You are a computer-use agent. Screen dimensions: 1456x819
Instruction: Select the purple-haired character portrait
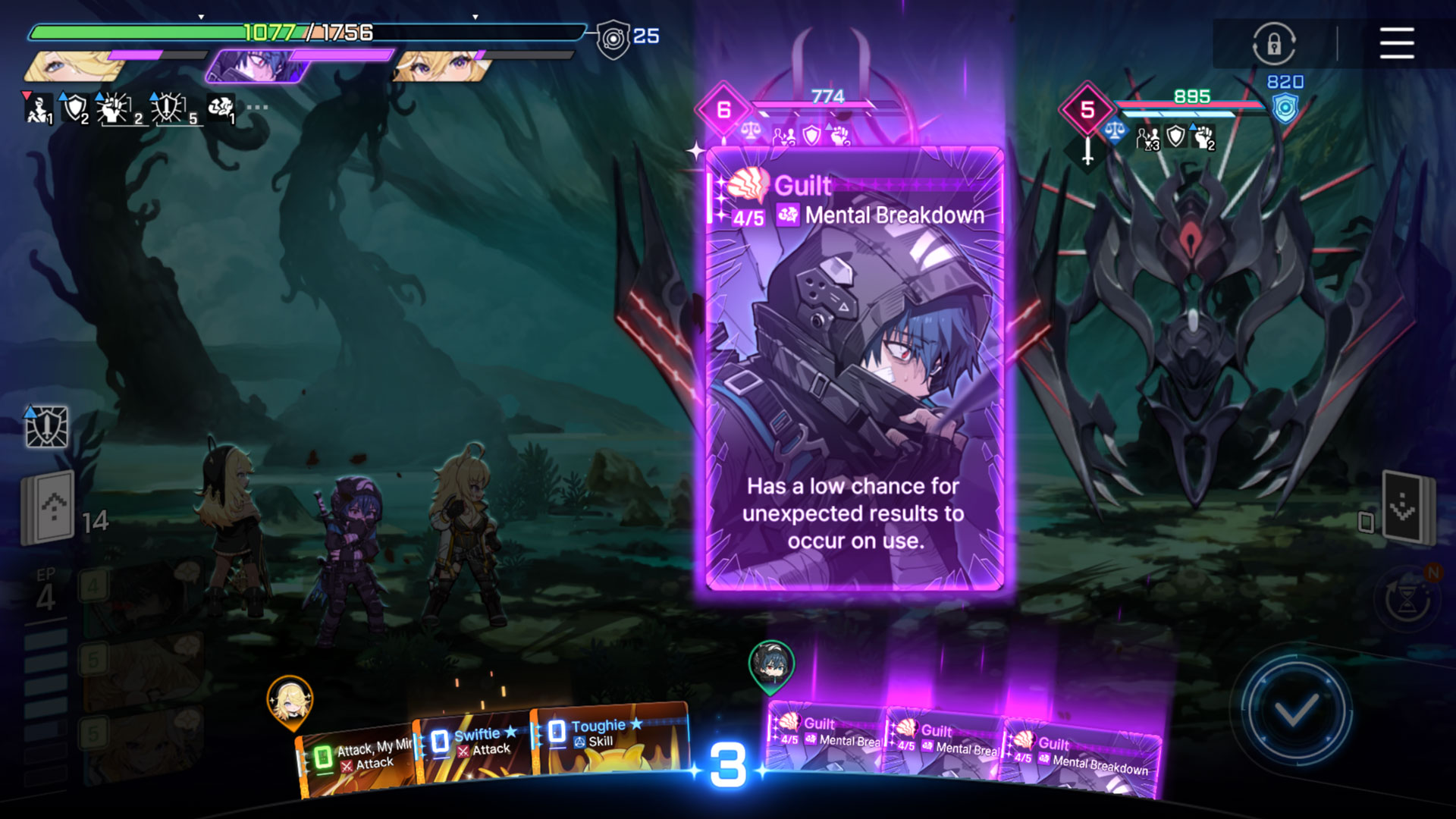point(258,67)
